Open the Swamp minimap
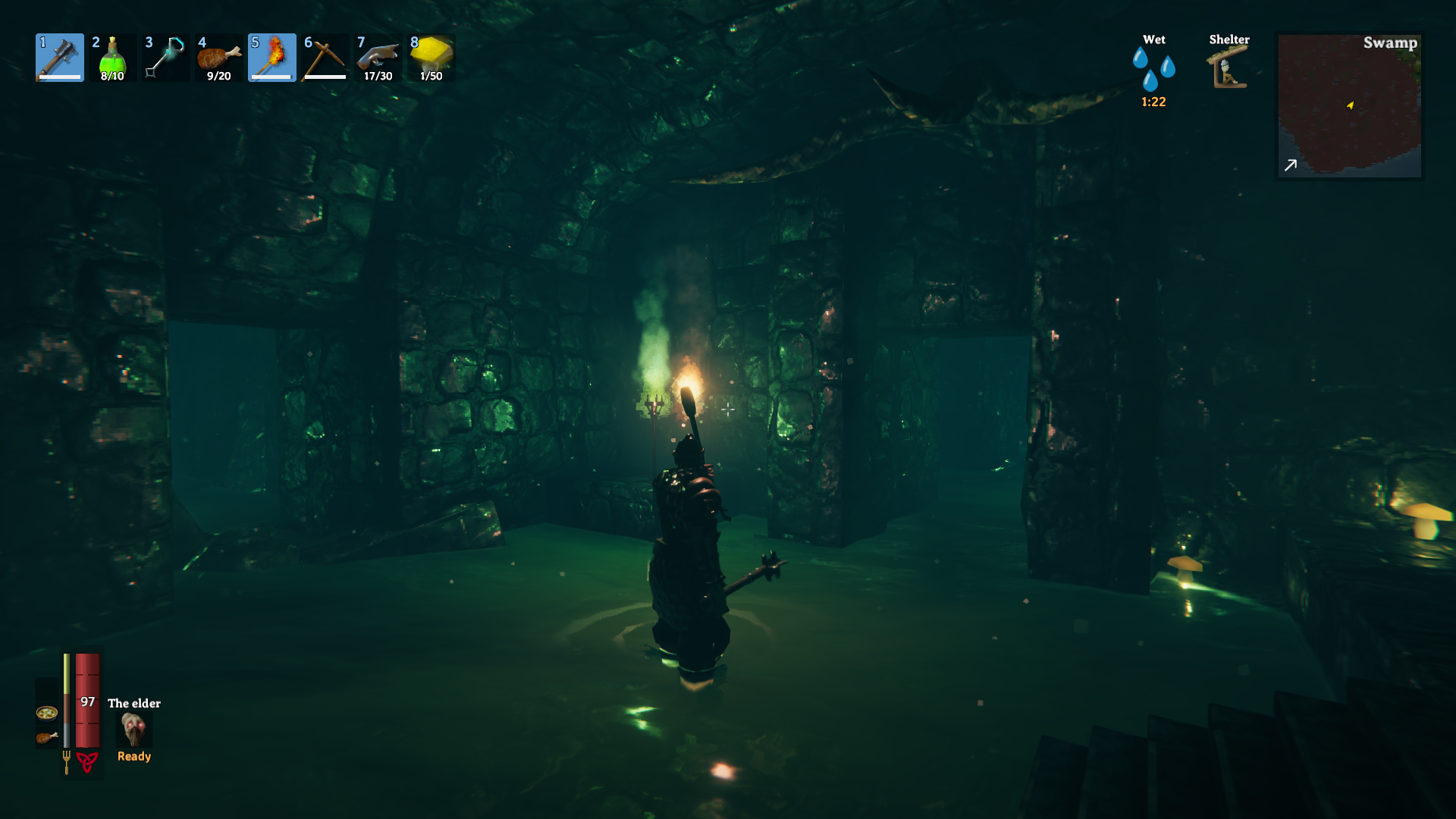Viewport: 1456px width, 819px height. [1350, 105]
